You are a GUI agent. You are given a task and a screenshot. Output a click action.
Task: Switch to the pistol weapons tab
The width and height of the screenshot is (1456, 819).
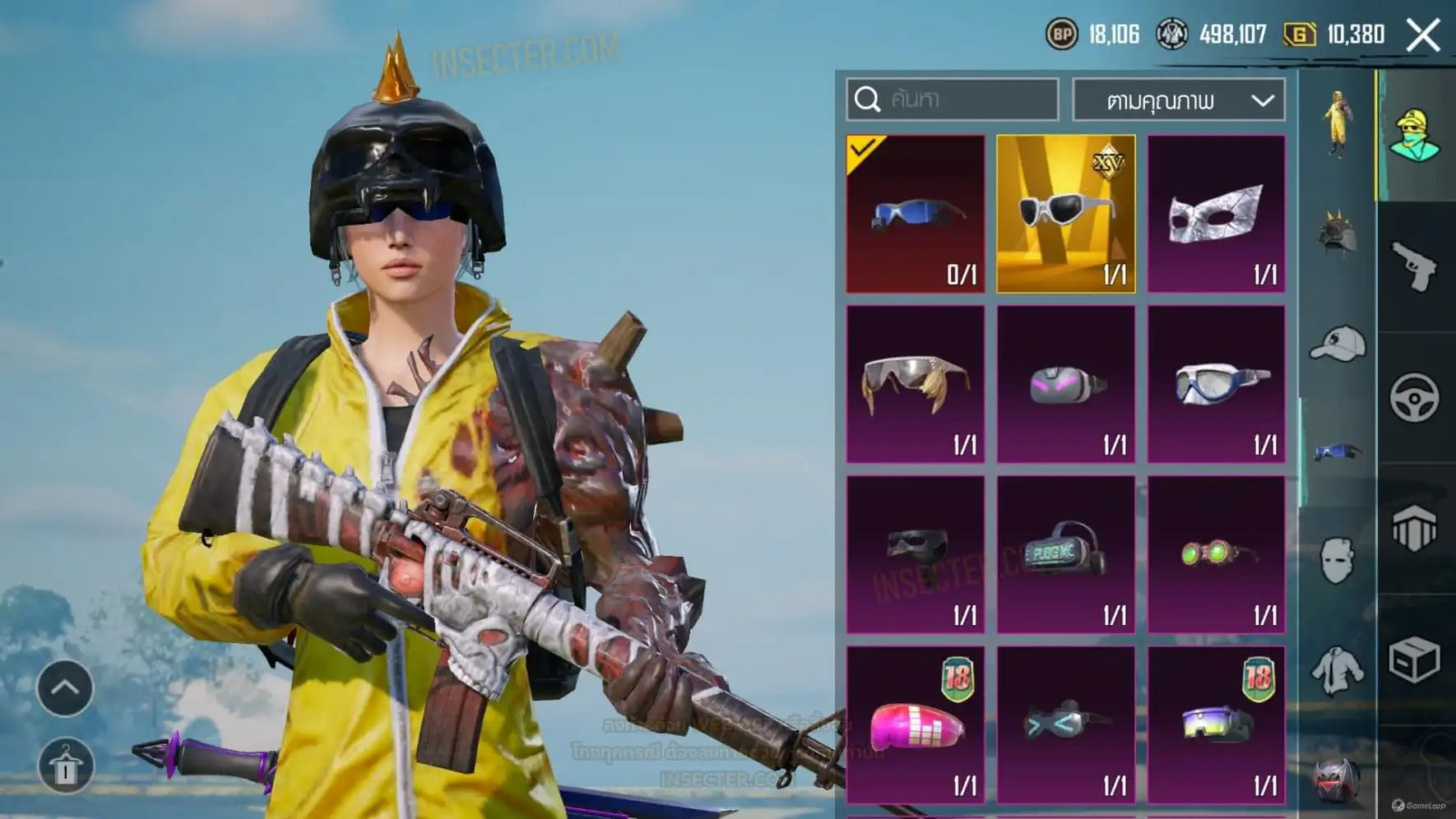(1414, 266)
